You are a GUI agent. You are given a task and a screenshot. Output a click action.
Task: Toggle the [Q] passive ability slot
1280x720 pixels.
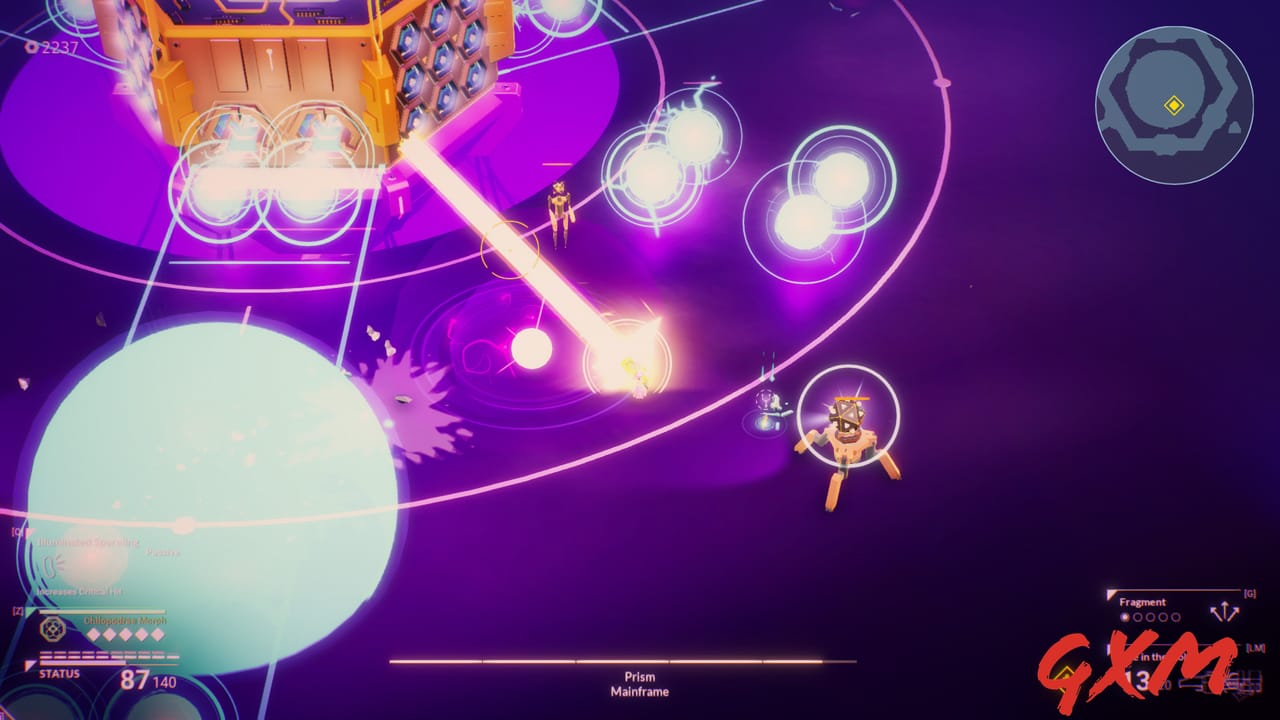(x=17, y=531)
